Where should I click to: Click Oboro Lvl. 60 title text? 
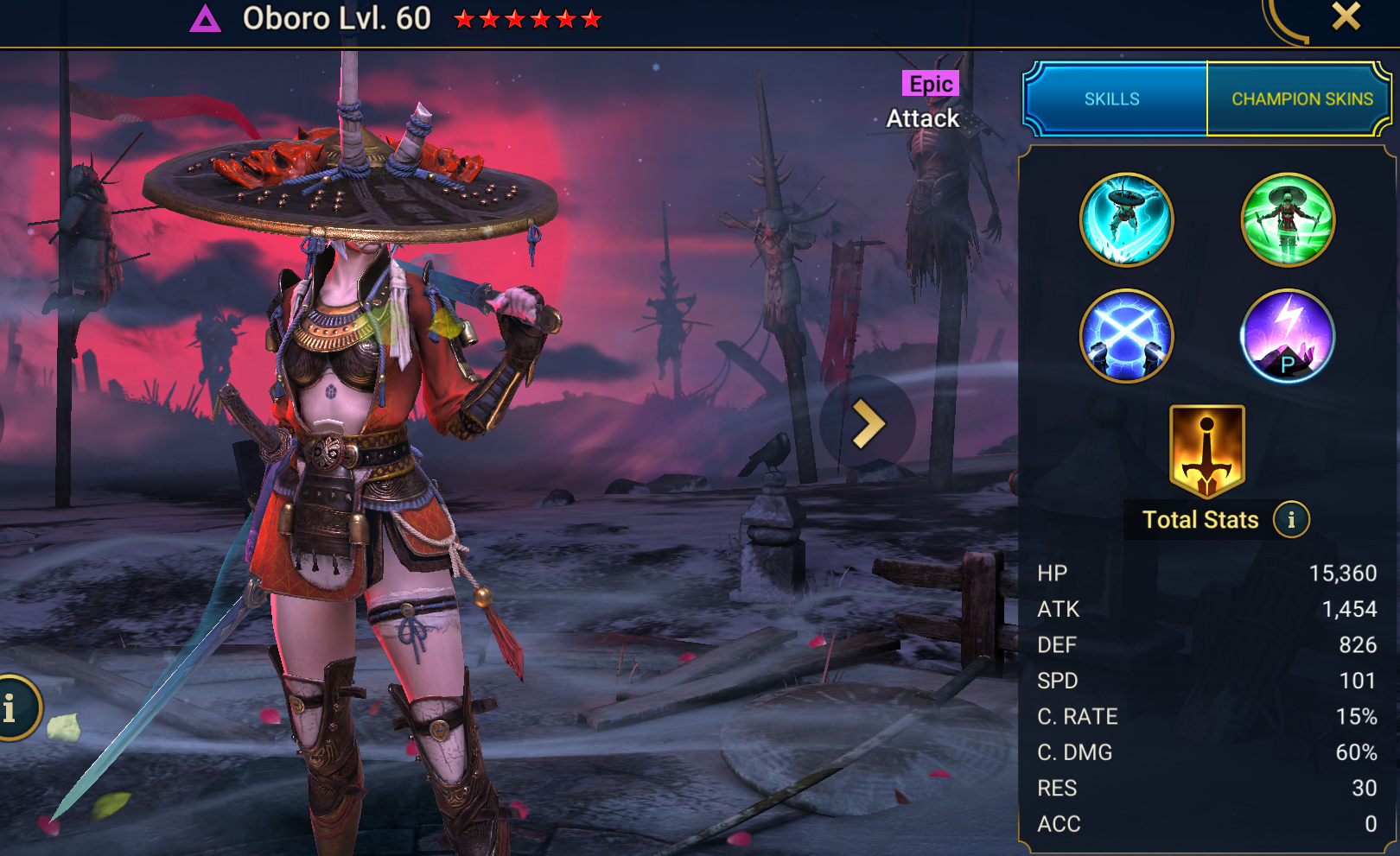[337, 18]
